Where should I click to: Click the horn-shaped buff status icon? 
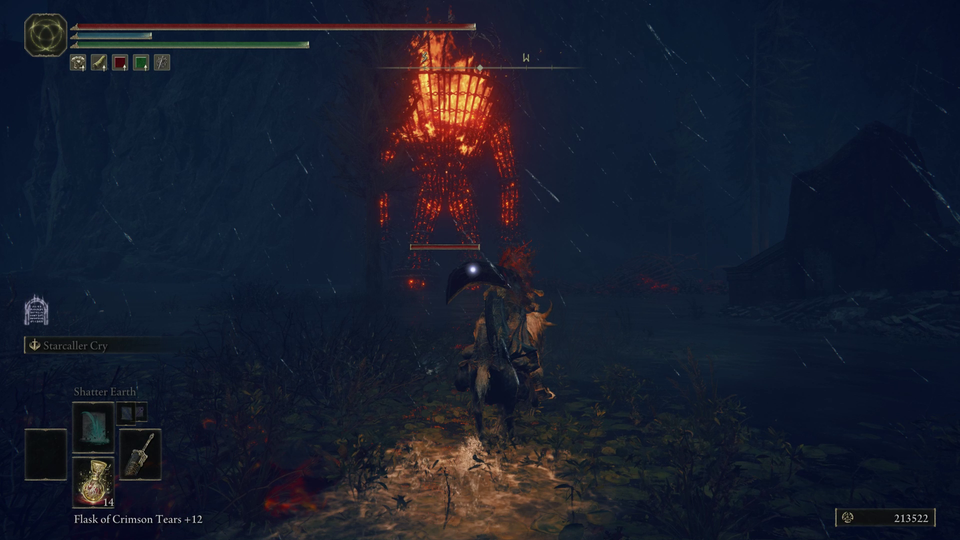pos(99,63)
